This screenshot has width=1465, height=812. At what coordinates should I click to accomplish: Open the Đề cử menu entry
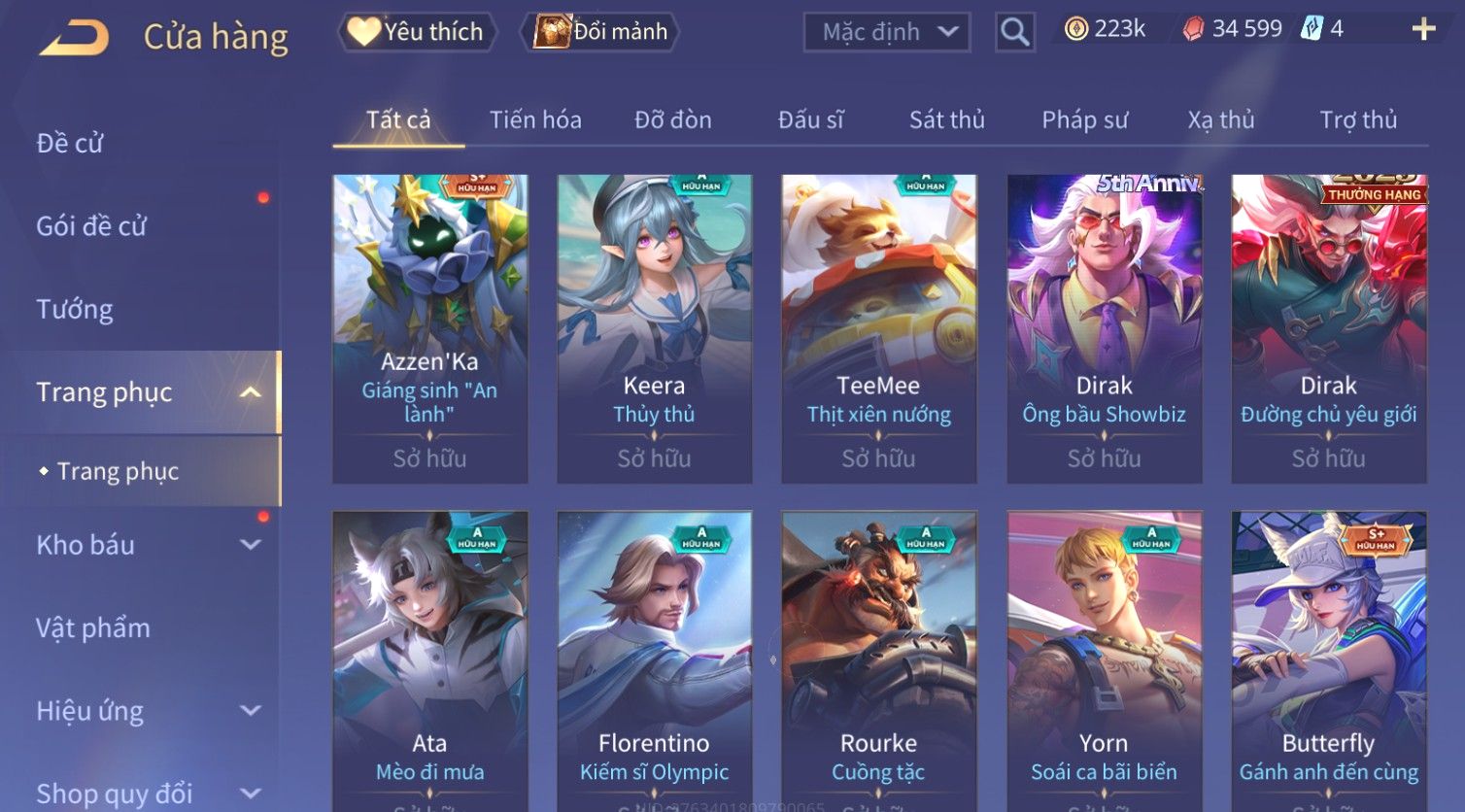coord(70,143)
